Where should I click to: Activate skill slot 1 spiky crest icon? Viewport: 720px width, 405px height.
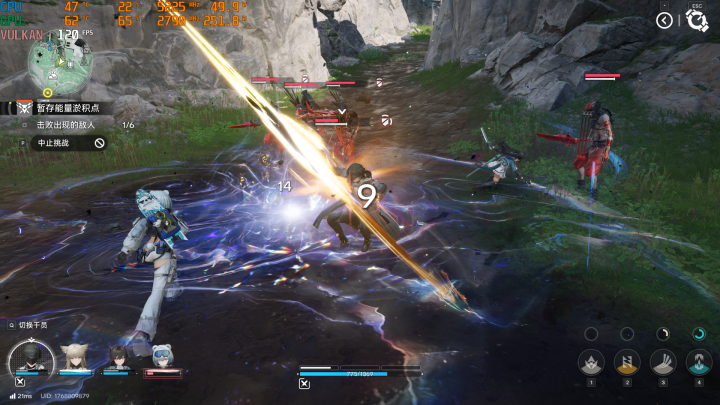coord(591,362)
